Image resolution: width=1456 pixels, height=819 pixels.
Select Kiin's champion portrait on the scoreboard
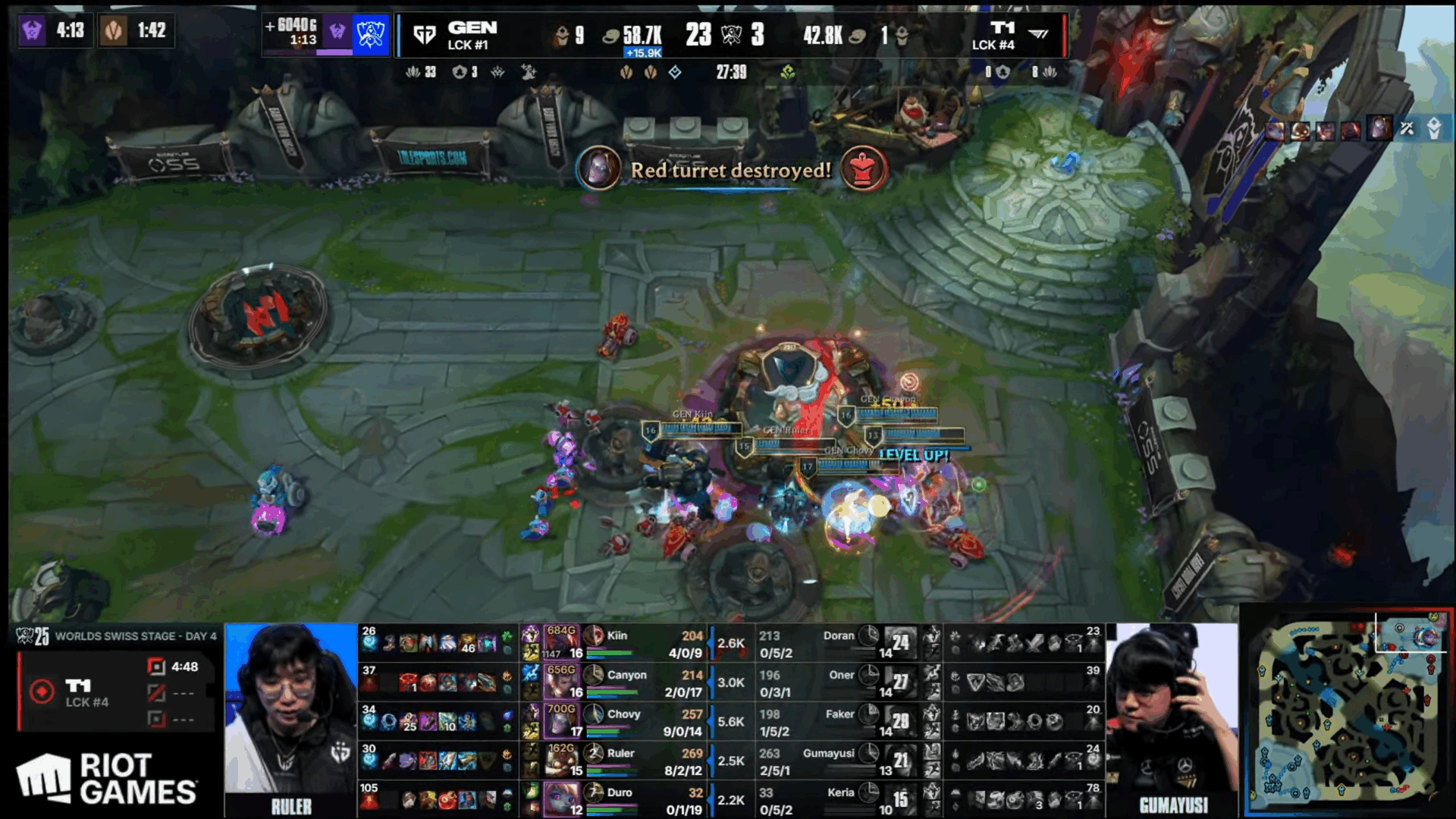(561, 642)
